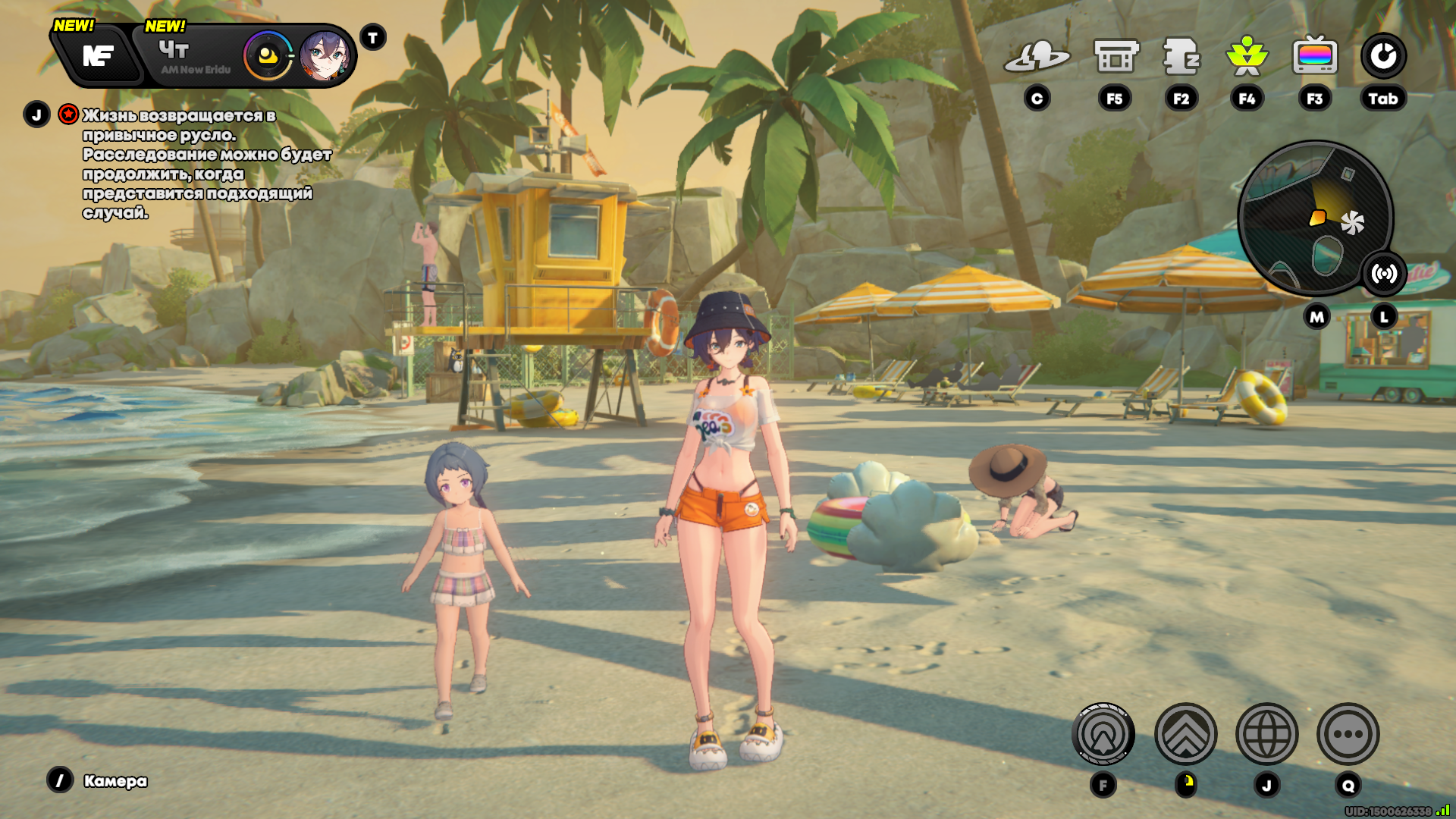Open the NE logo menu

tap(98, 55)
